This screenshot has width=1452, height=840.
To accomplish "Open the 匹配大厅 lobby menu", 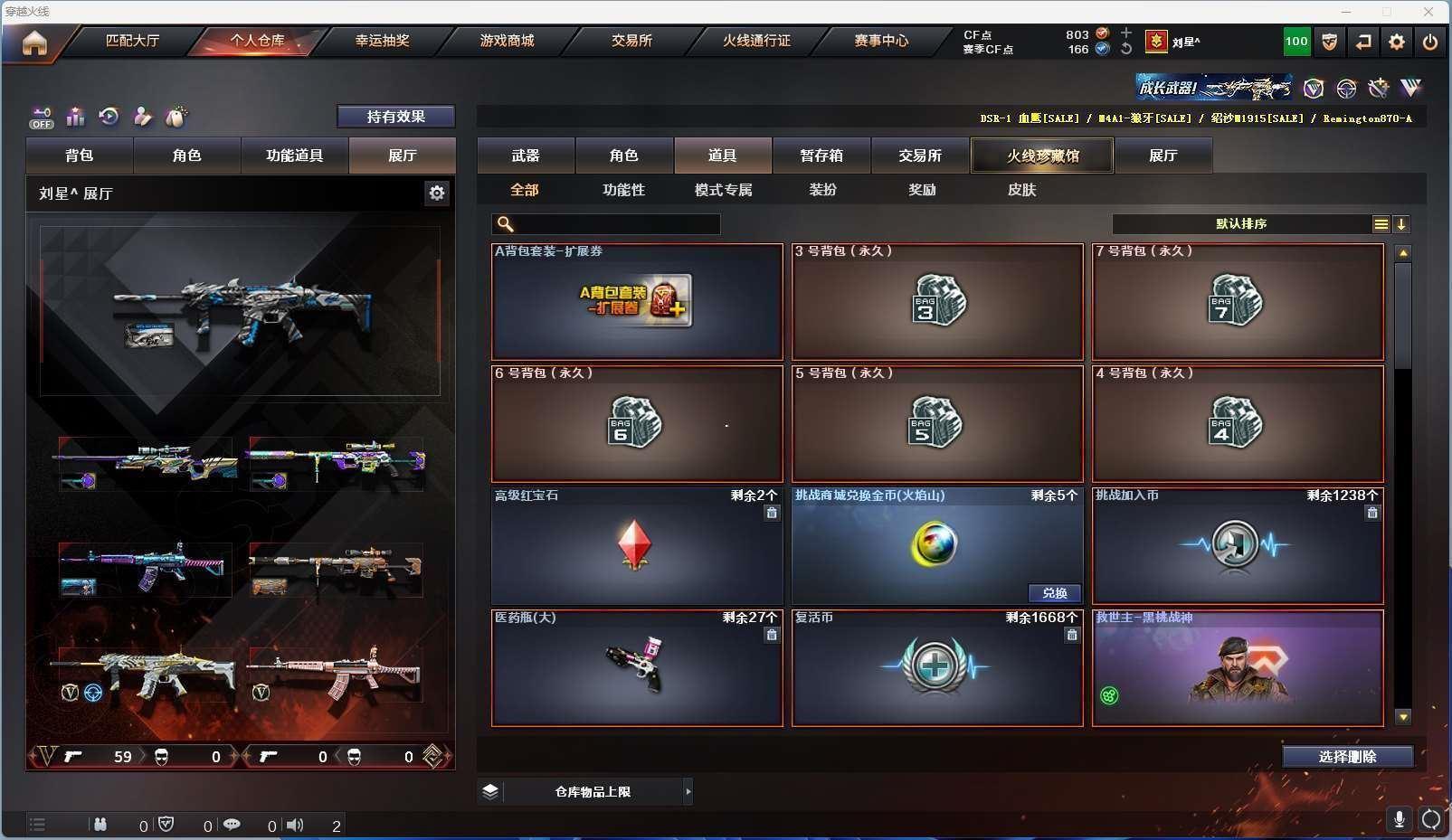I will 132,41.
